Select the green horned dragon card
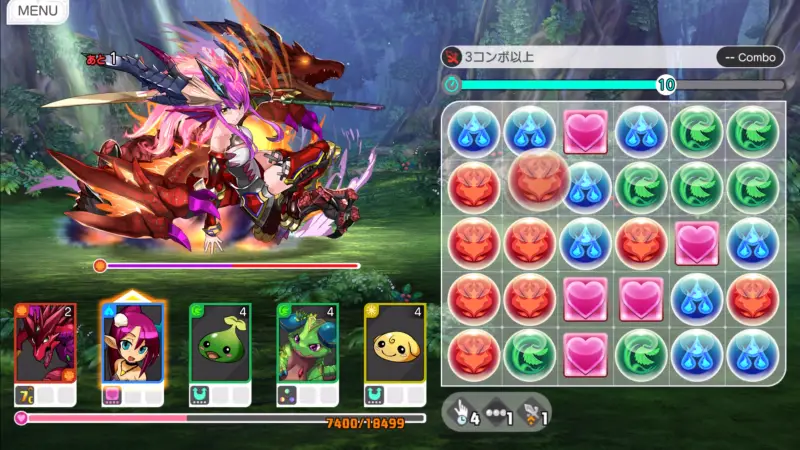Image resolution: width=800 pixels, height=450 pixels. 307,343
